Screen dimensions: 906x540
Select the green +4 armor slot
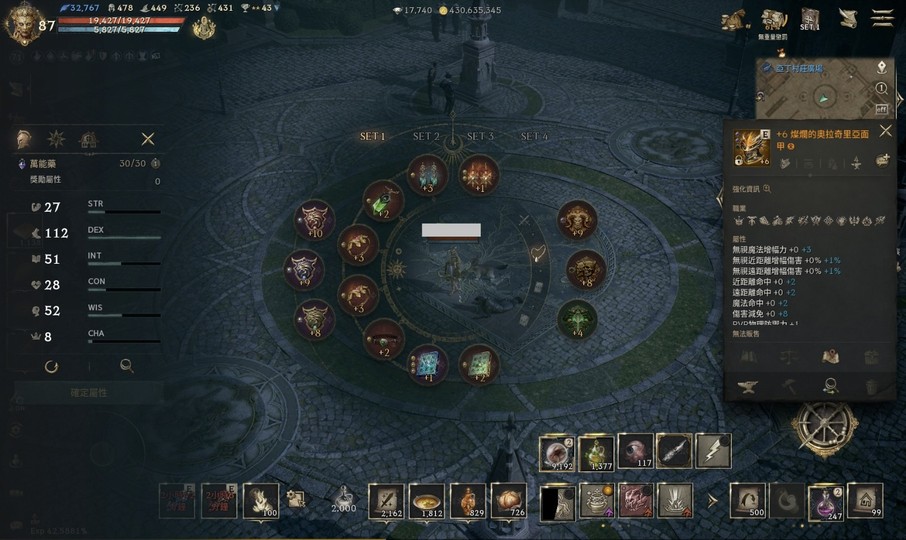[576, 320]
